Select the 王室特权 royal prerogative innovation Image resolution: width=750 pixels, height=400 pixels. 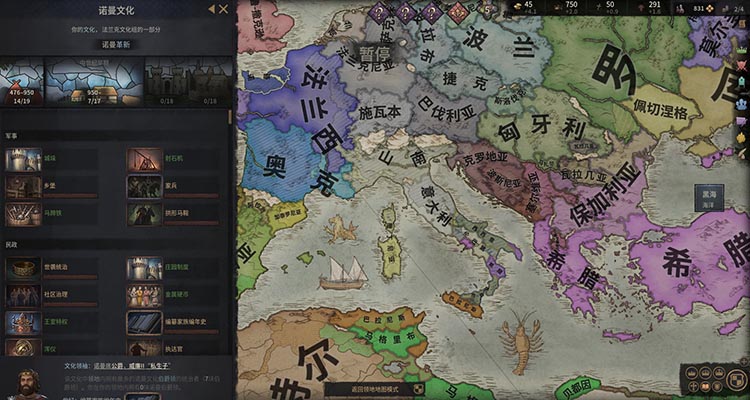click(x=23, y=323)
